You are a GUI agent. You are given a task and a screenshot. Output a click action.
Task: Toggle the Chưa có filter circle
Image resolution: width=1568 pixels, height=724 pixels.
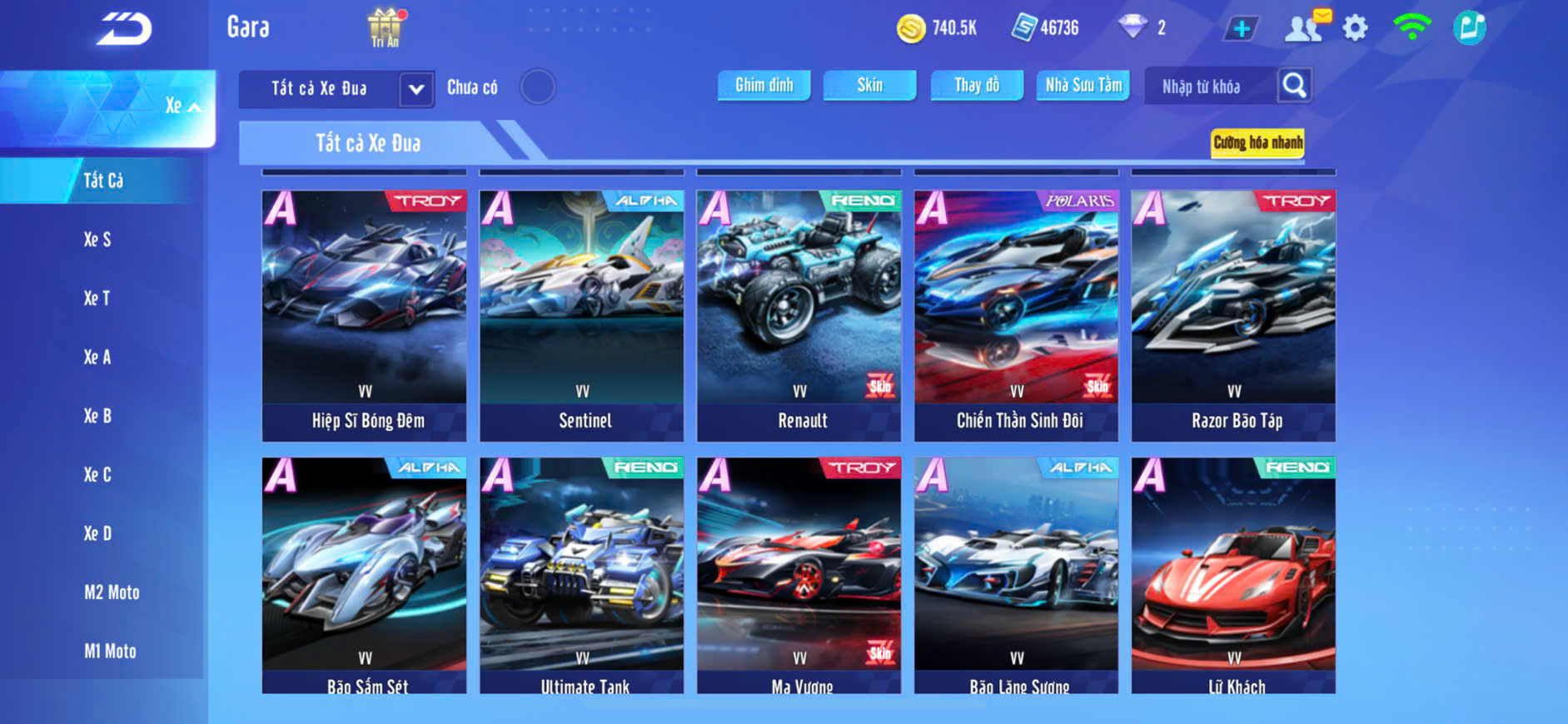tap(537, 87)
